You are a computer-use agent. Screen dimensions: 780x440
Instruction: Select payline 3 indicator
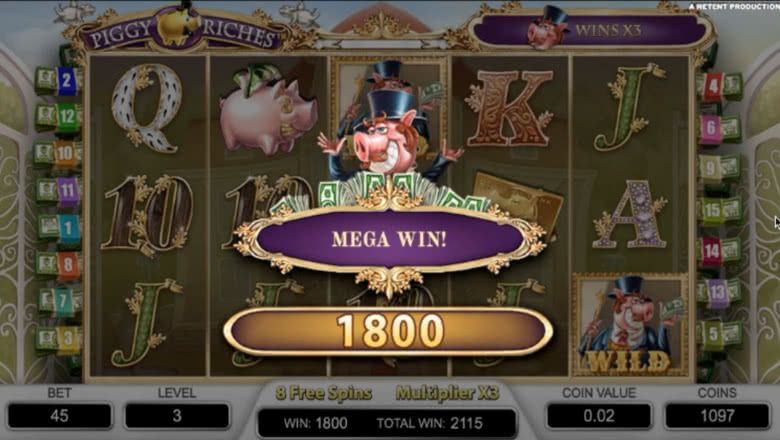67,338
